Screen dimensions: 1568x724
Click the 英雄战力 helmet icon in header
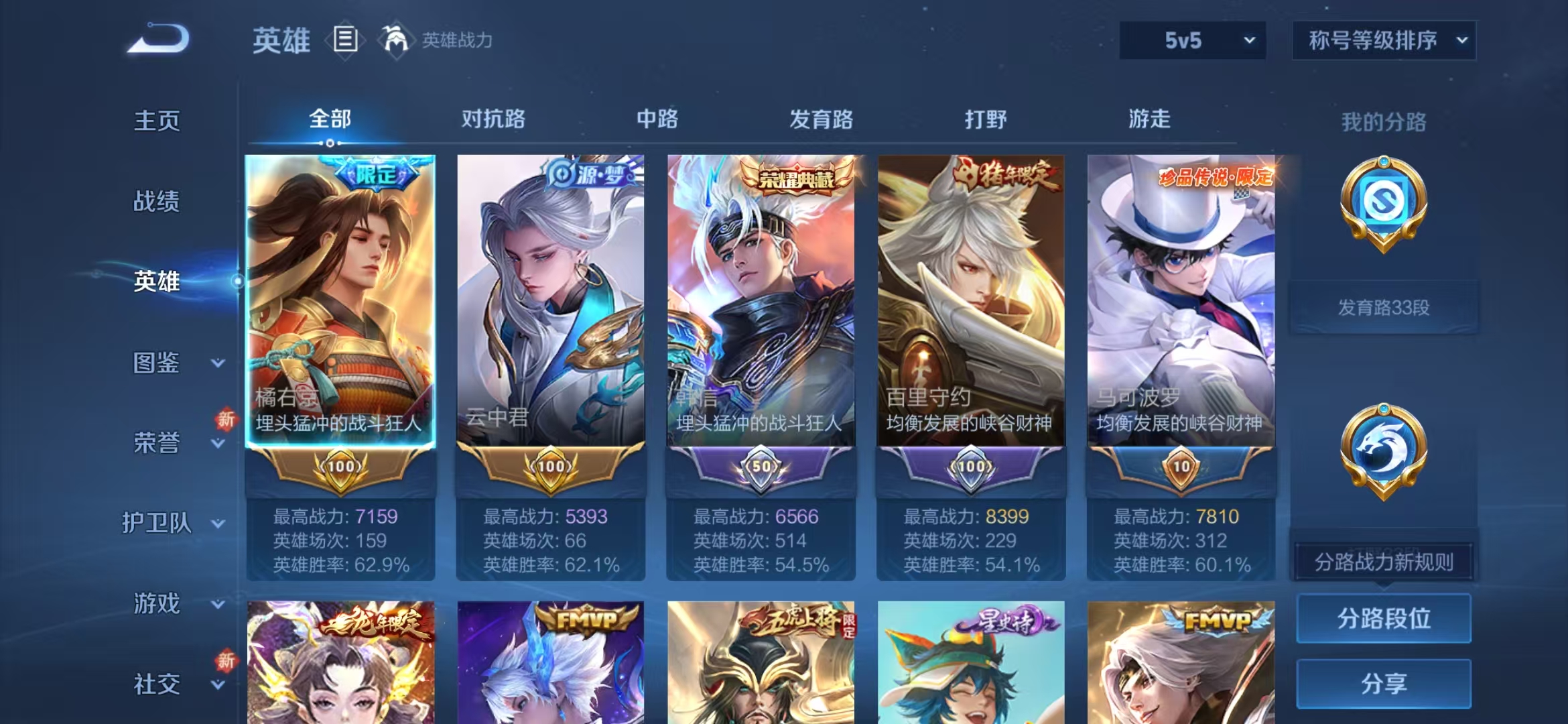click(397, 40)
